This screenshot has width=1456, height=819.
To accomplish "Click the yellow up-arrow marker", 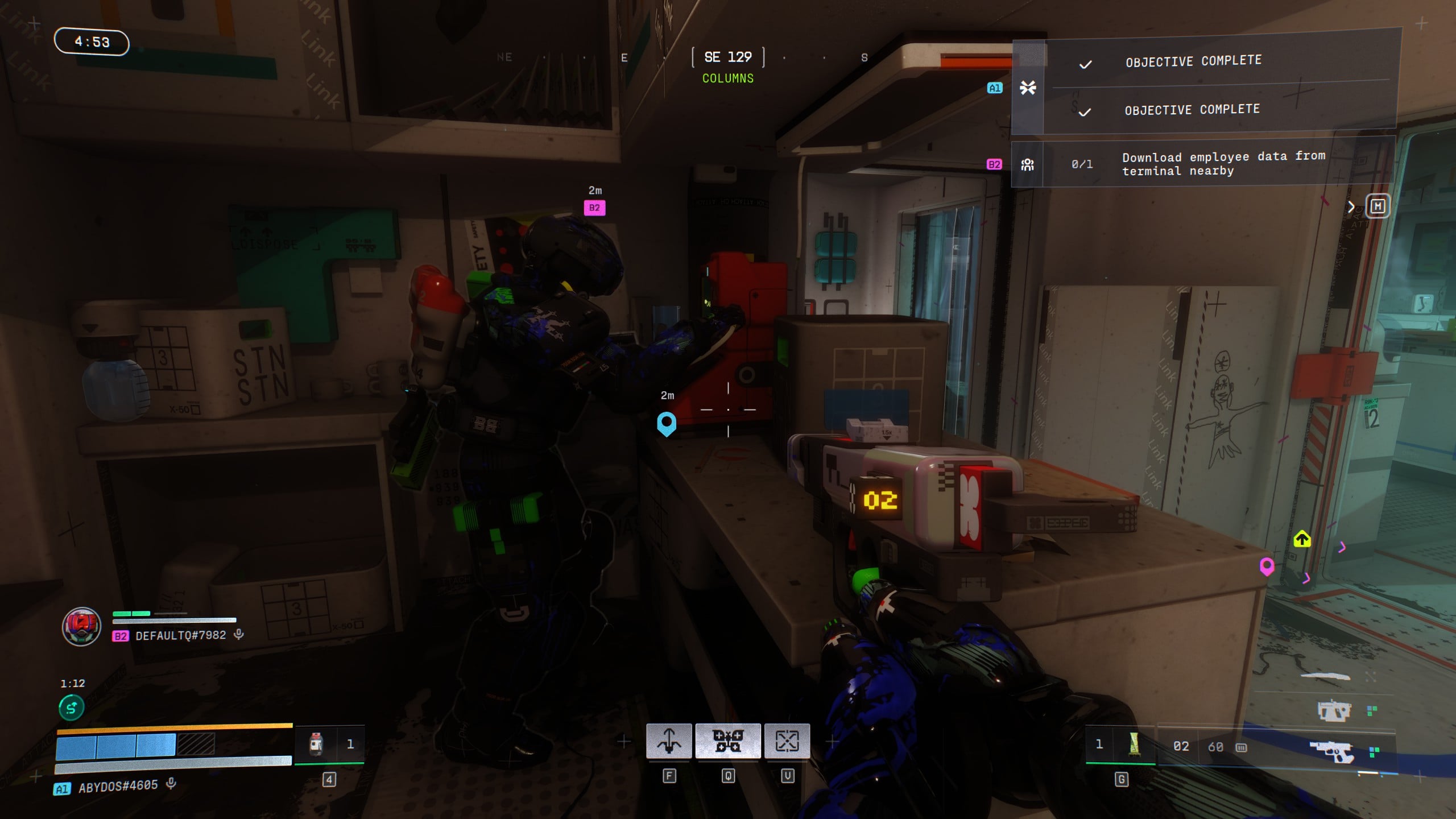I will 1302,539.
